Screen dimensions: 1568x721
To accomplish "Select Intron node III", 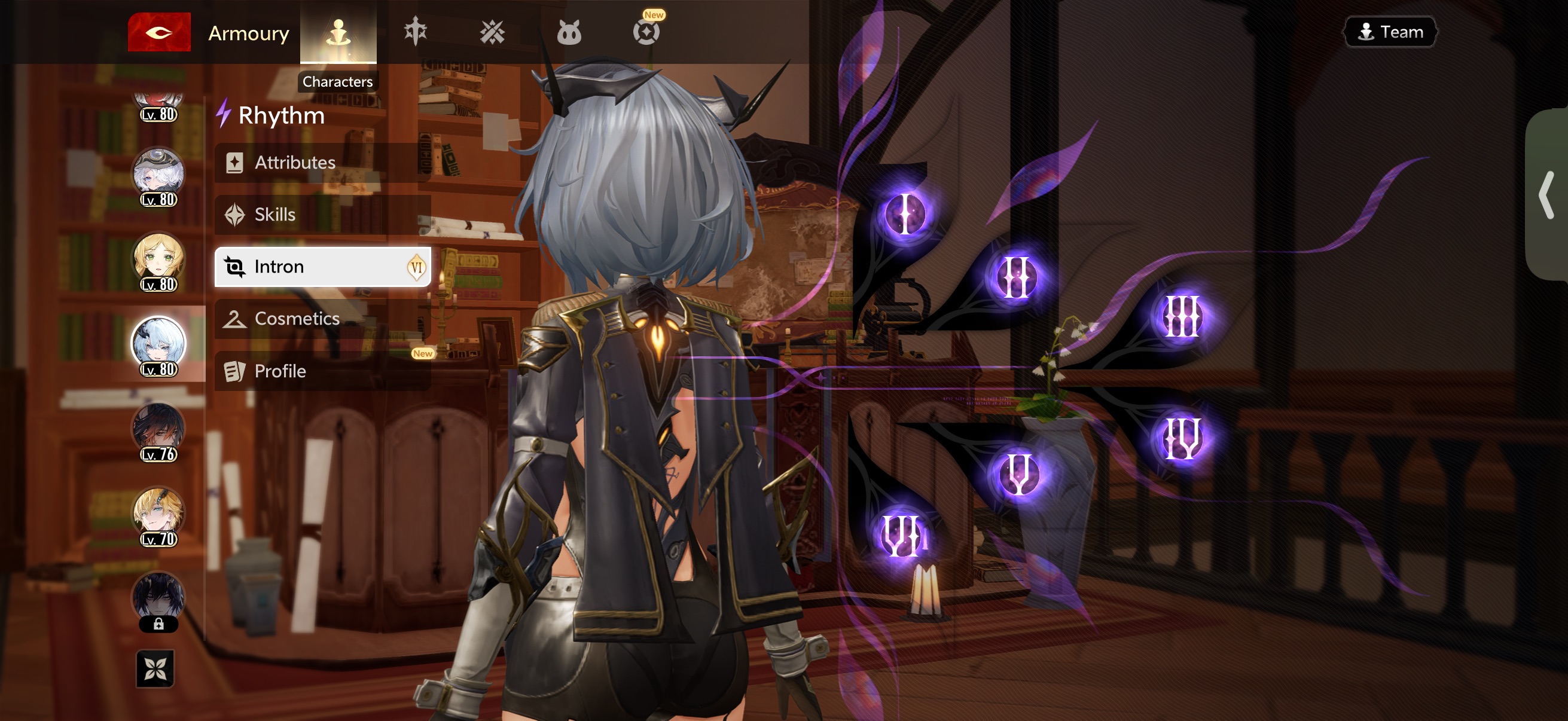I will point(1182,316).
